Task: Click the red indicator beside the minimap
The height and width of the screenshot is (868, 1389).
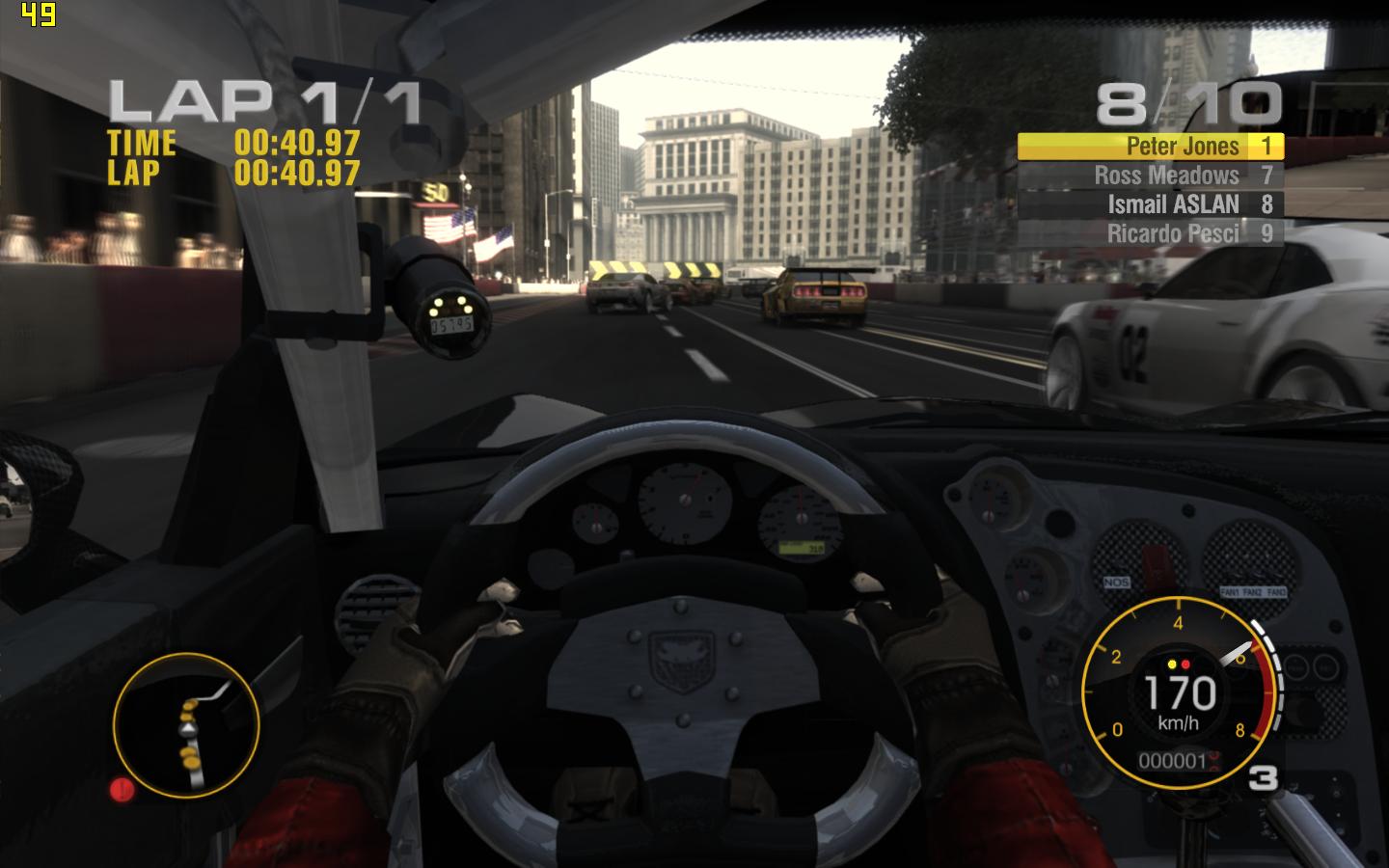Action: (123, 790)
